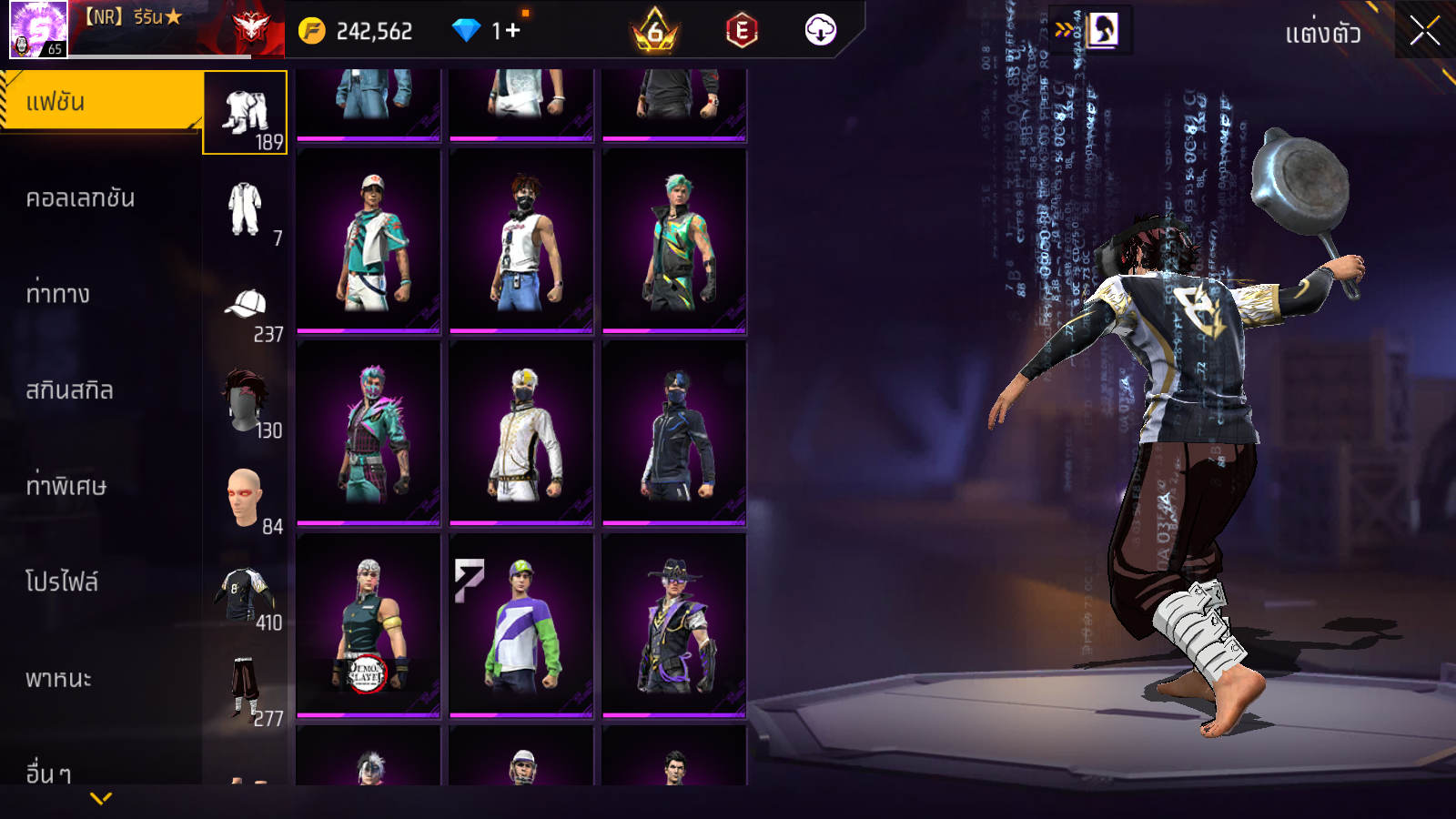Screen dimensions: 1456x819
Task: Show the full outfit sets category (189)
Action: click(x=246, y=114)
